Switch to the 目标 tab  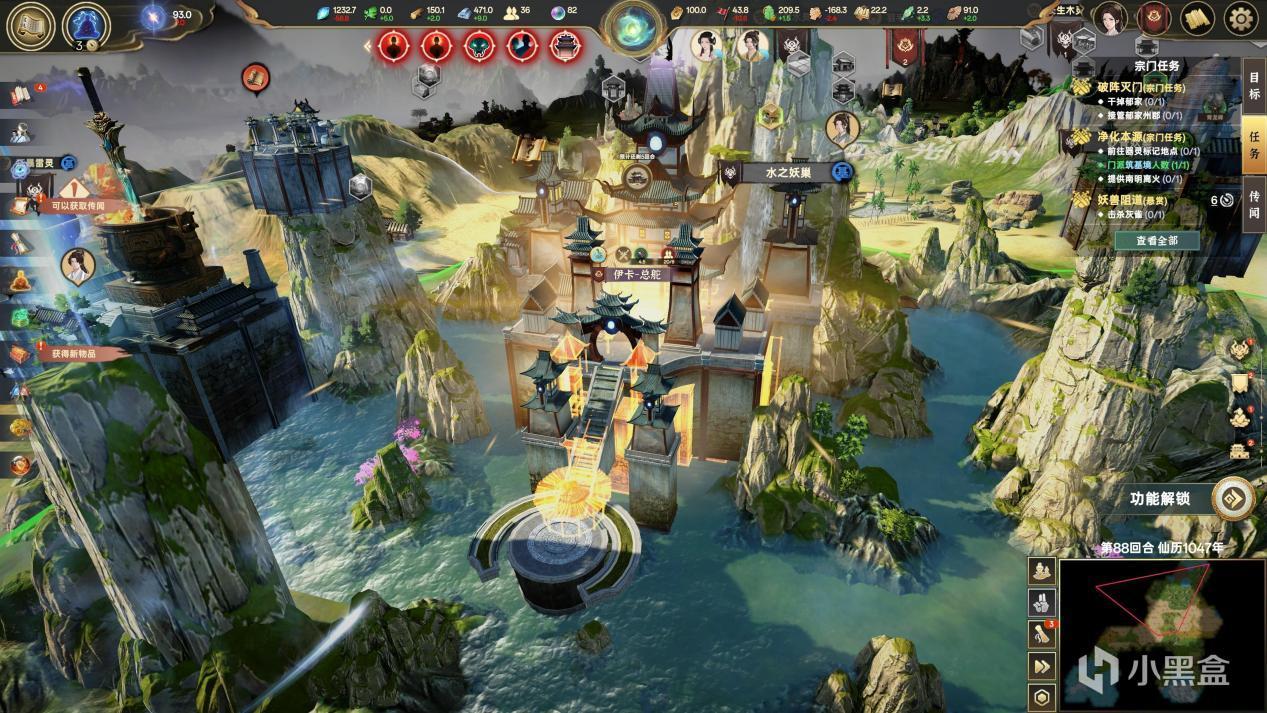pyautogui.click(x=1254, y=87)
